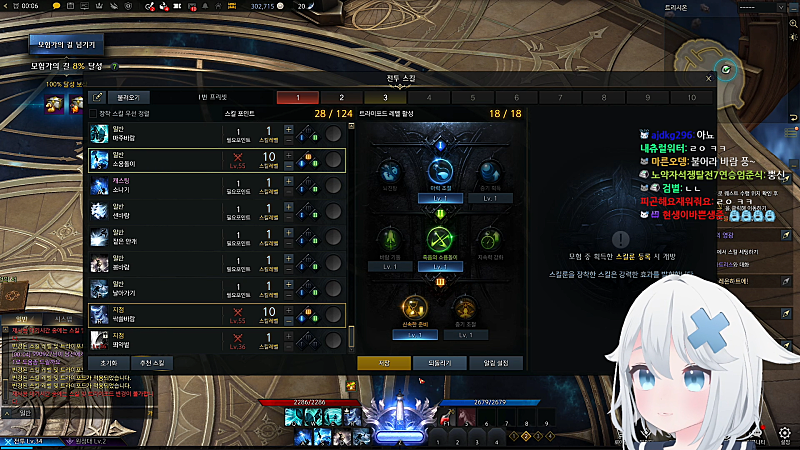Screen dimensions: 800x450
Task: Toggle the equipped skill priority sort checkbox
Action: (93, 114)
